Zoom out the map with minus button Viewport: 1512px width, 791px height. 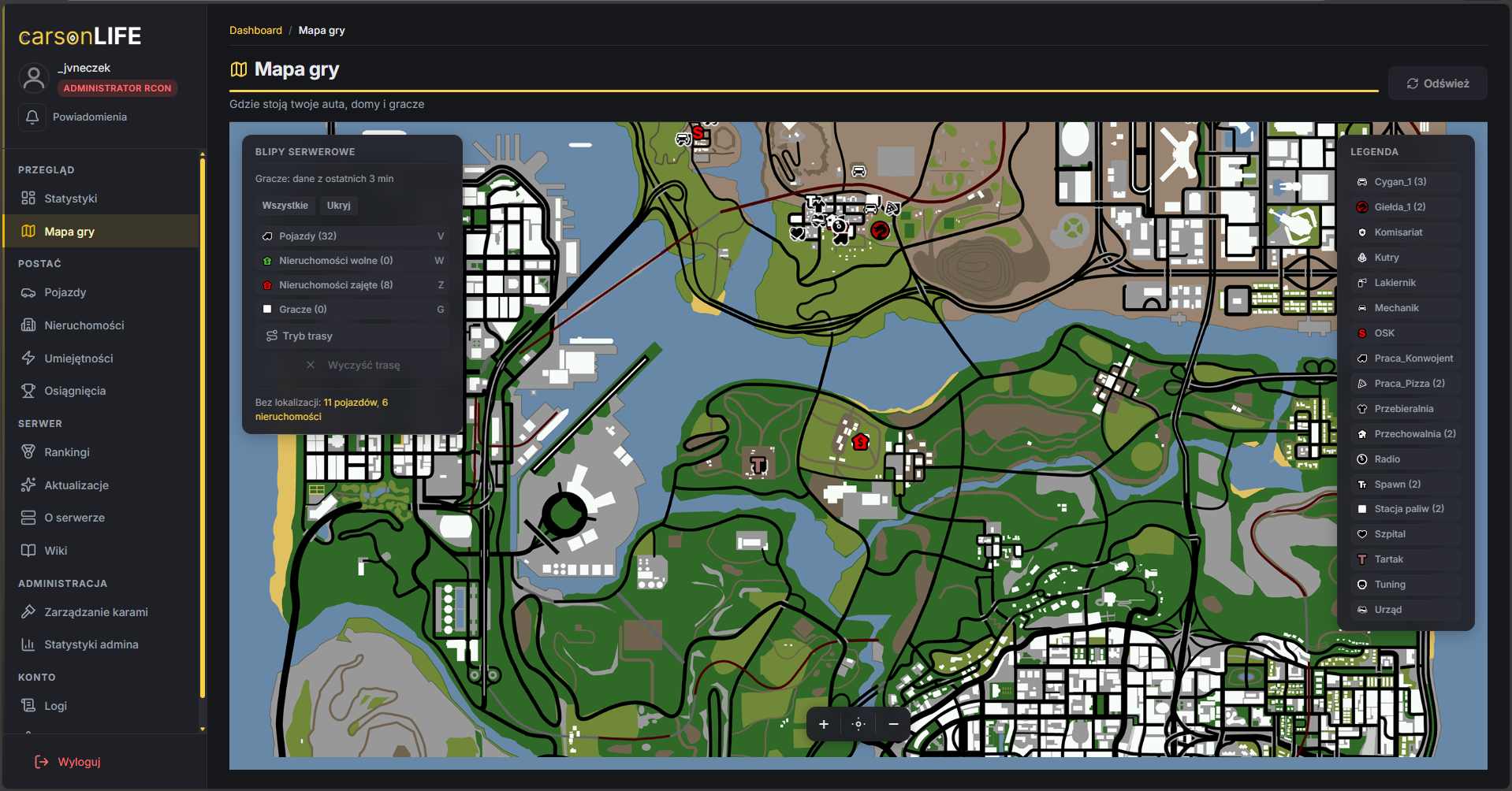pos(893,724)
